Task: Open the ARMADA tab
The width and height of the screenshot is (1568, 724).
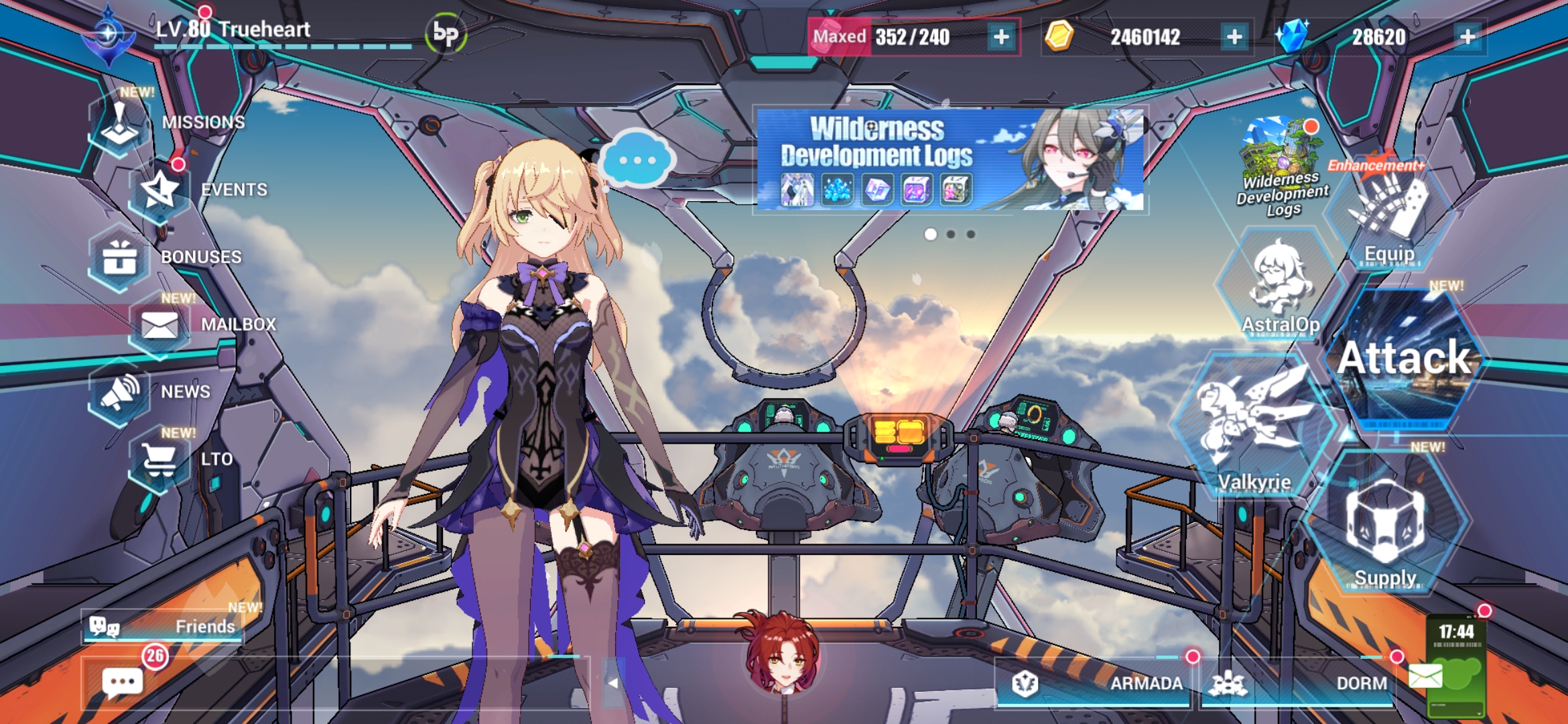Action: click(1147, 684)
